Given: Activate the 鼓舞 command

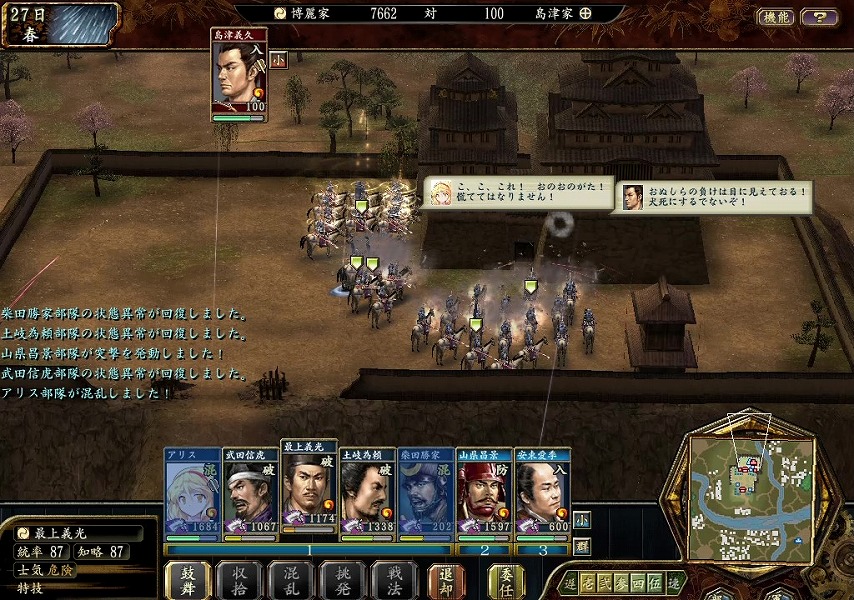Looking at the screenshot, I should tap(187, 580).
